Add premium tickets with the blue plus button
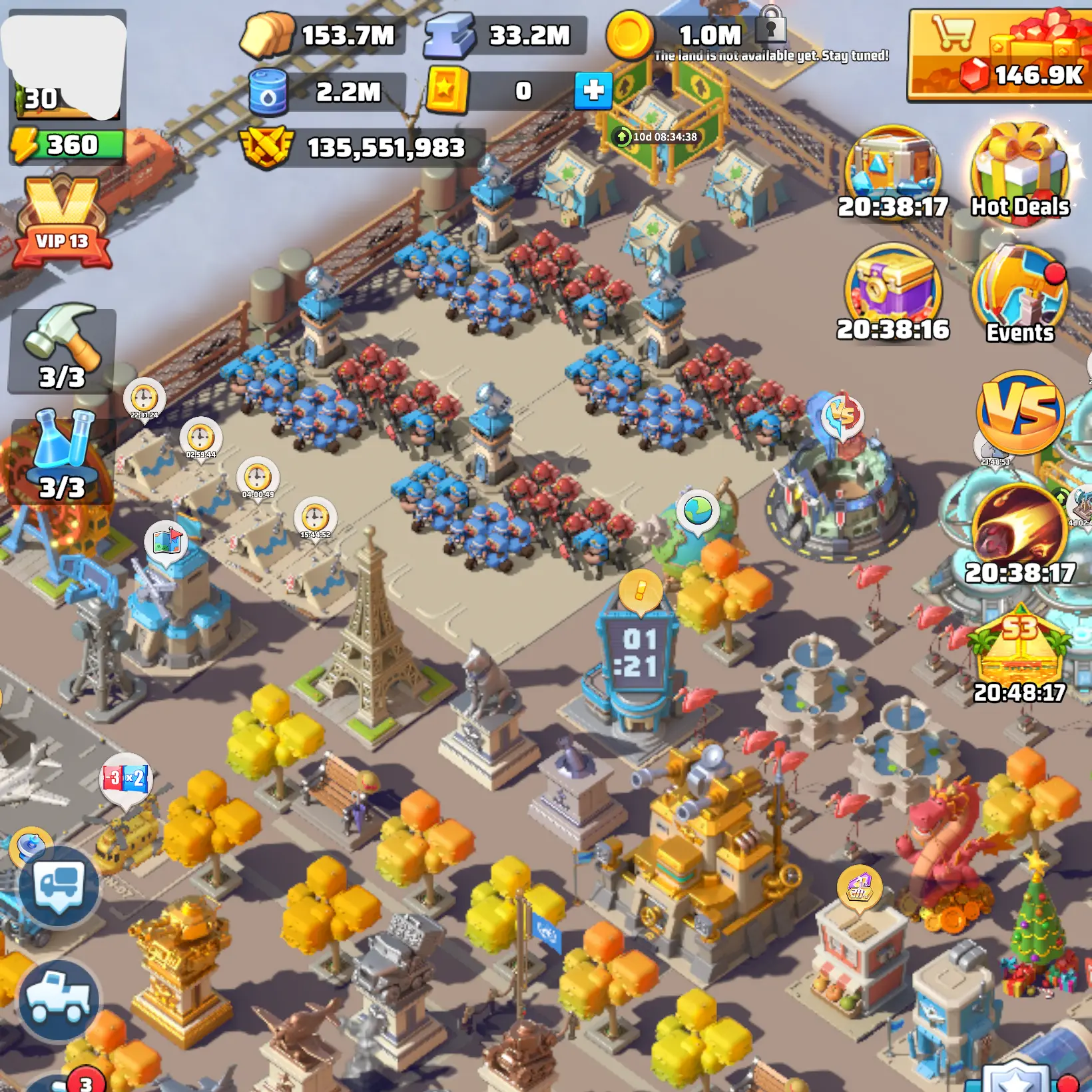The image size is (1092, 1092). coord(593,91)
